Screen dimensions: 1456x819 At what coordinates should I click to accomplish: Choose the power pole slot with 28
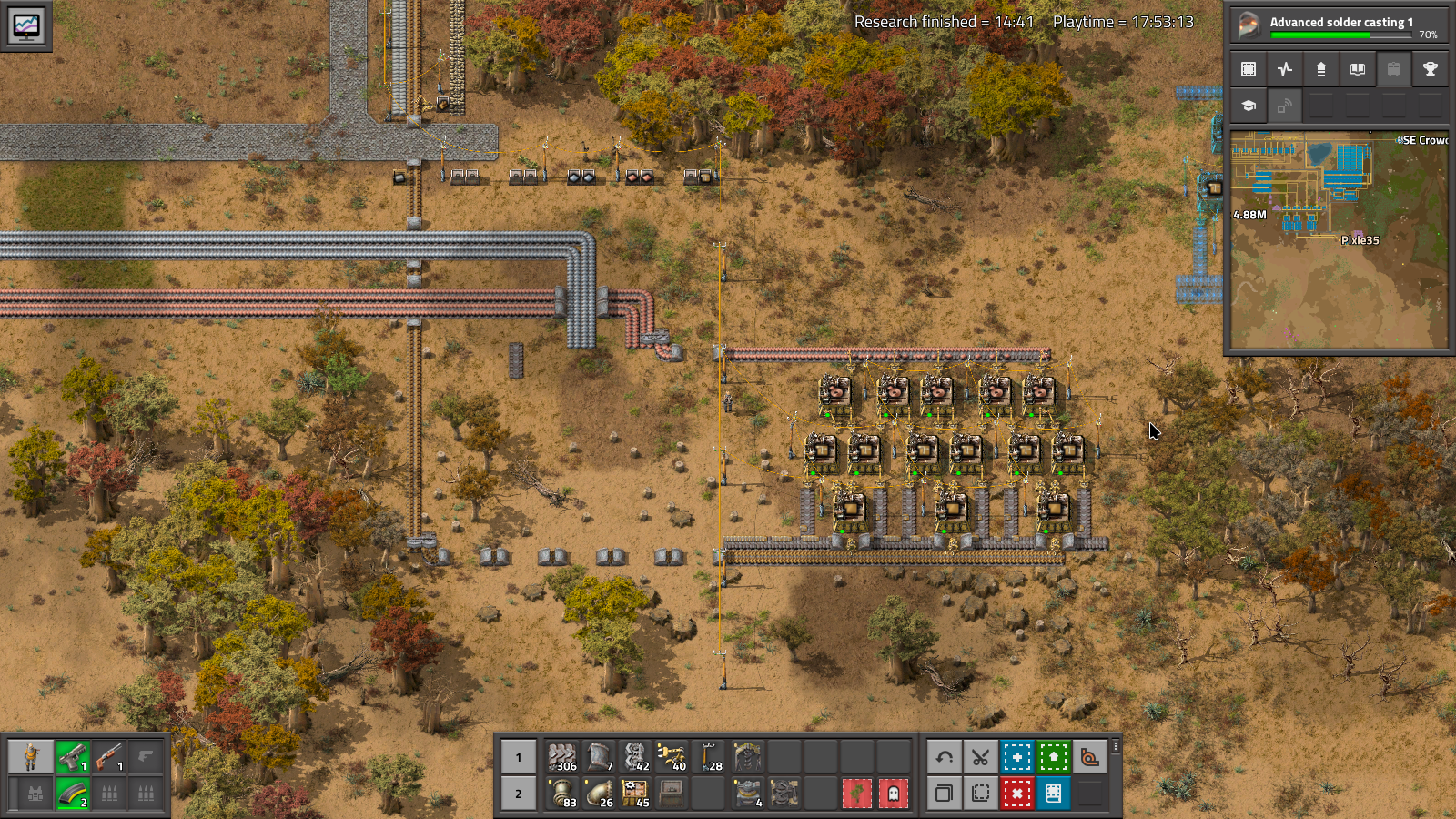tap(709, 757)
